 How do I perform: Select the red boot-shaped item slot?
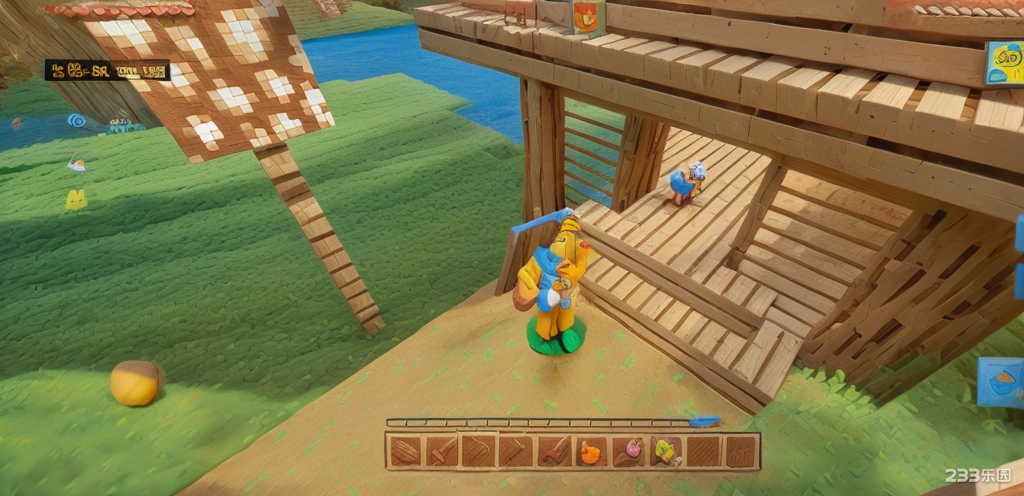pyautogui.click(x=553, y=452)
